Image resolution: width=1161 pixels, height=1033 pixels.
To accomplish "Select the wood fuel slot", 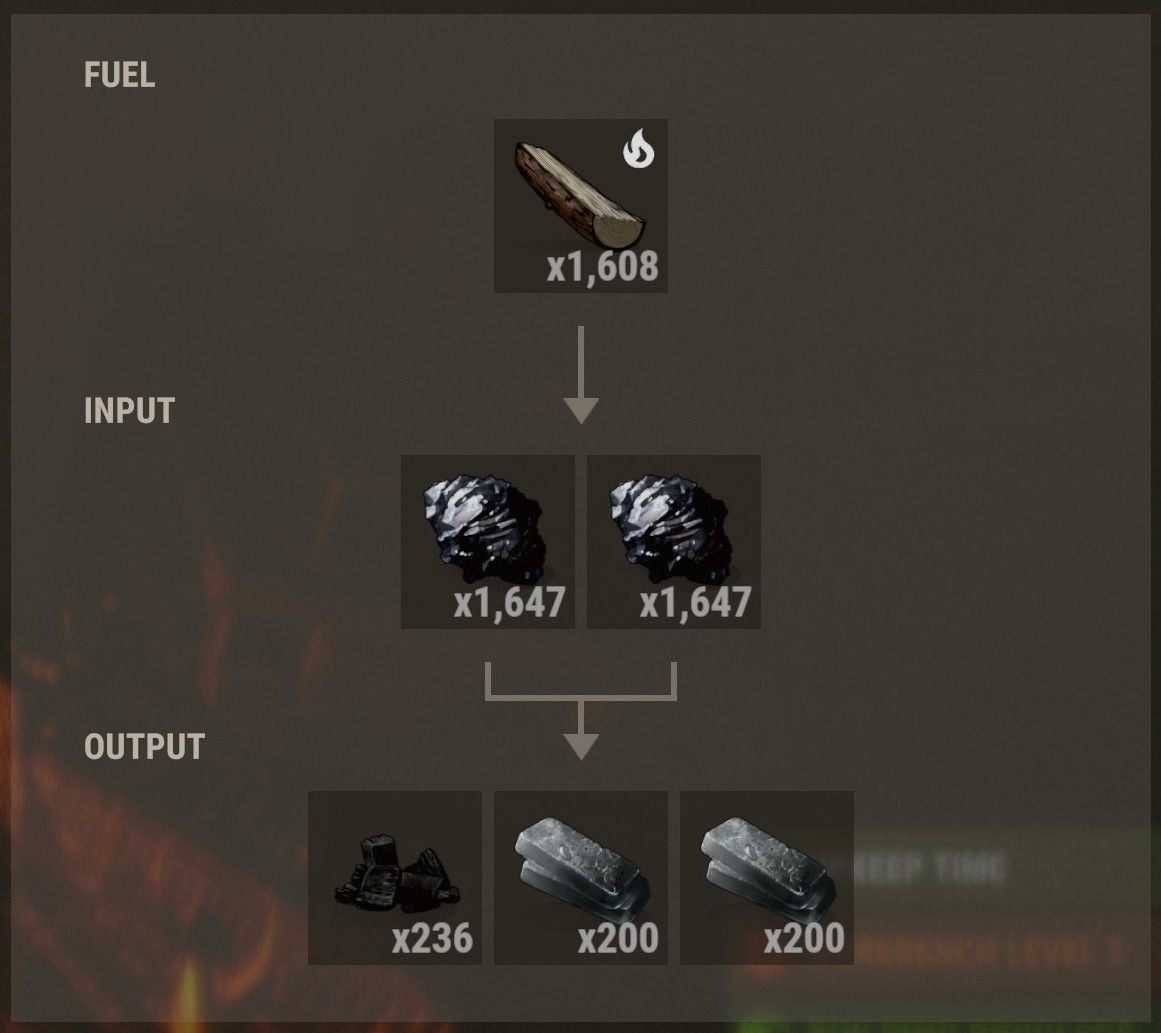I will pos(580,206).
